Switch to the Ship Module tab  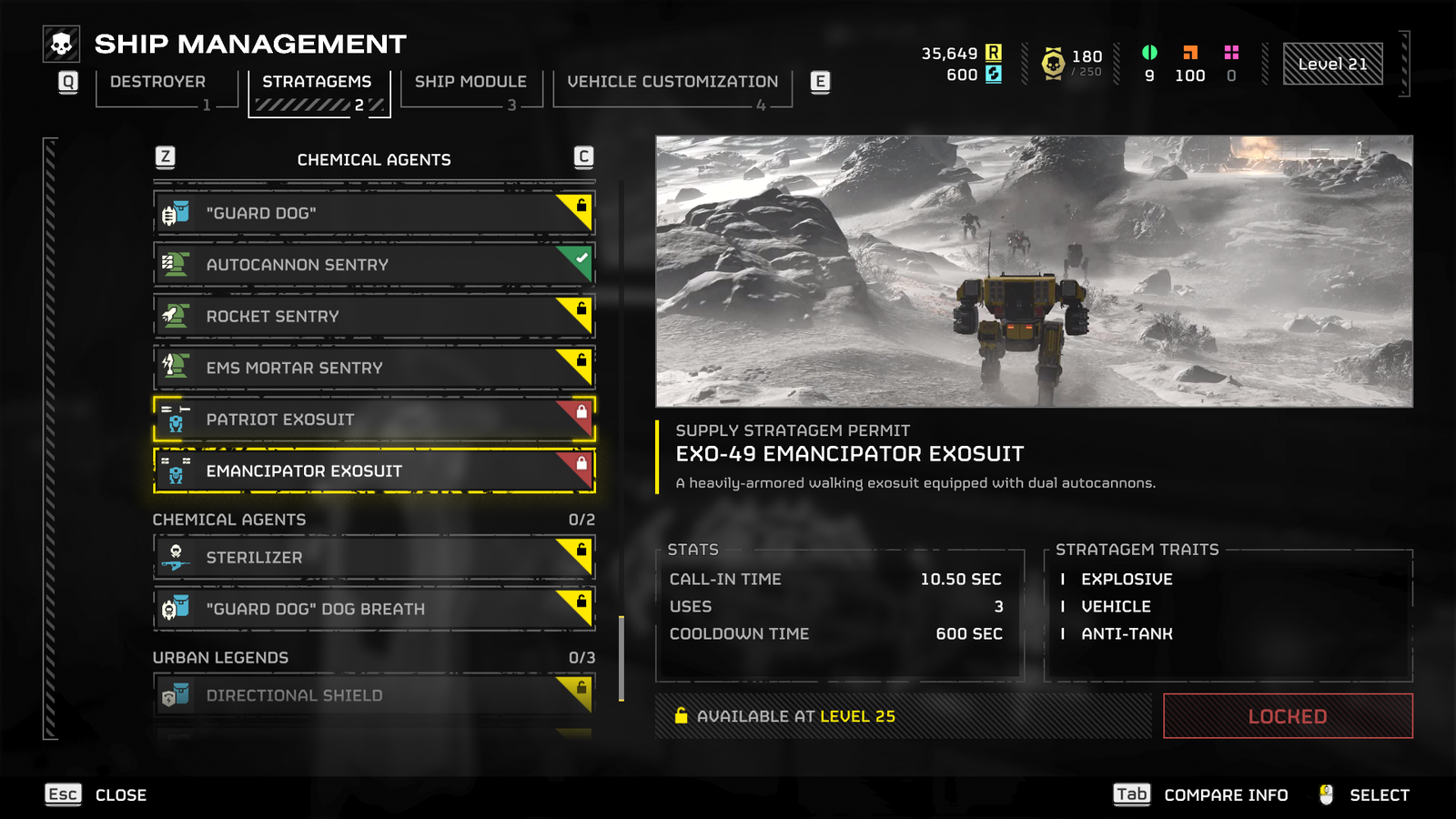470,81
